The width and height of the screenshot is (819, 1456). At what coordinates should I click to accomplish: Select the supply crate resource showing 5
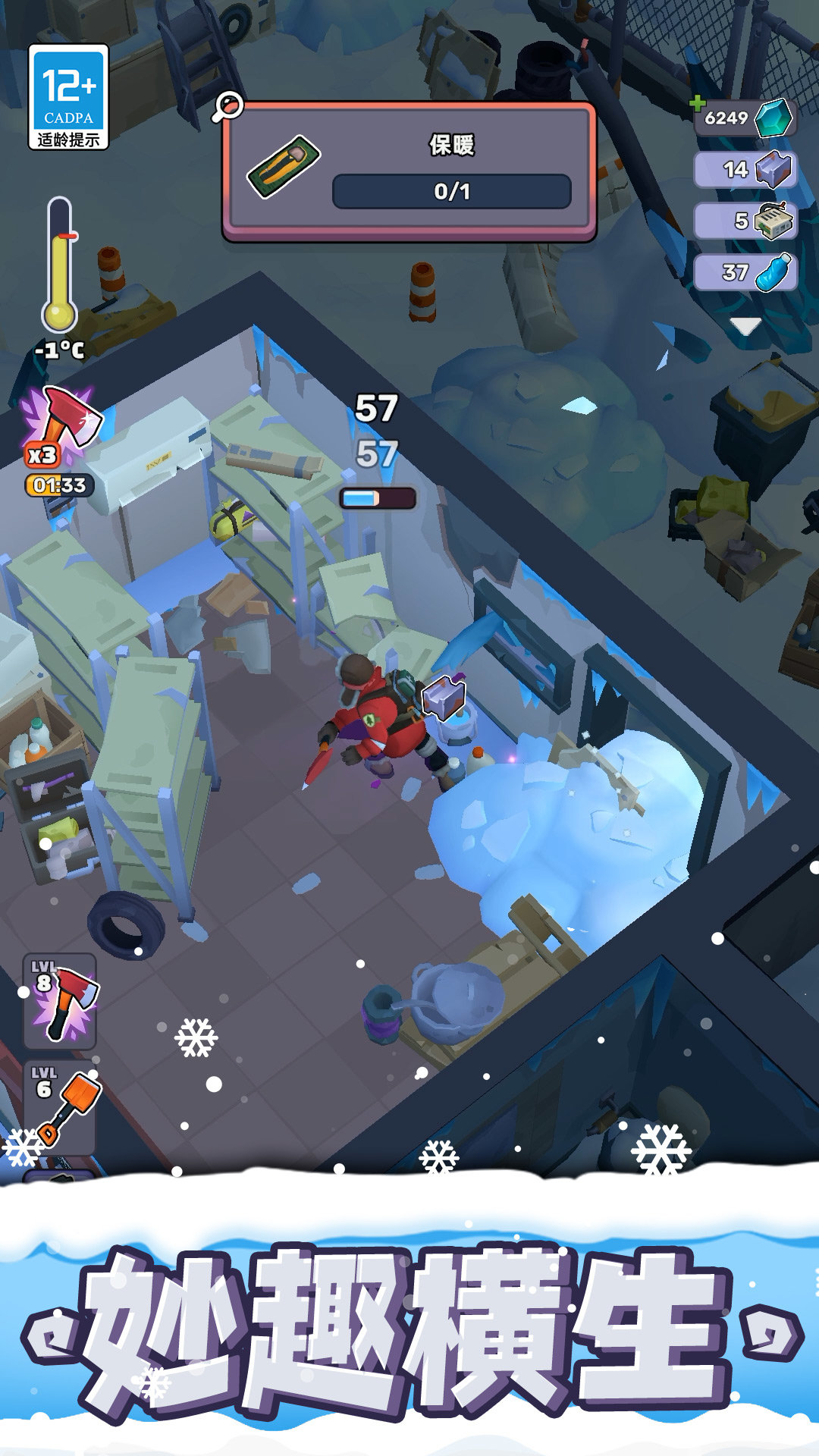click(745, 221)
